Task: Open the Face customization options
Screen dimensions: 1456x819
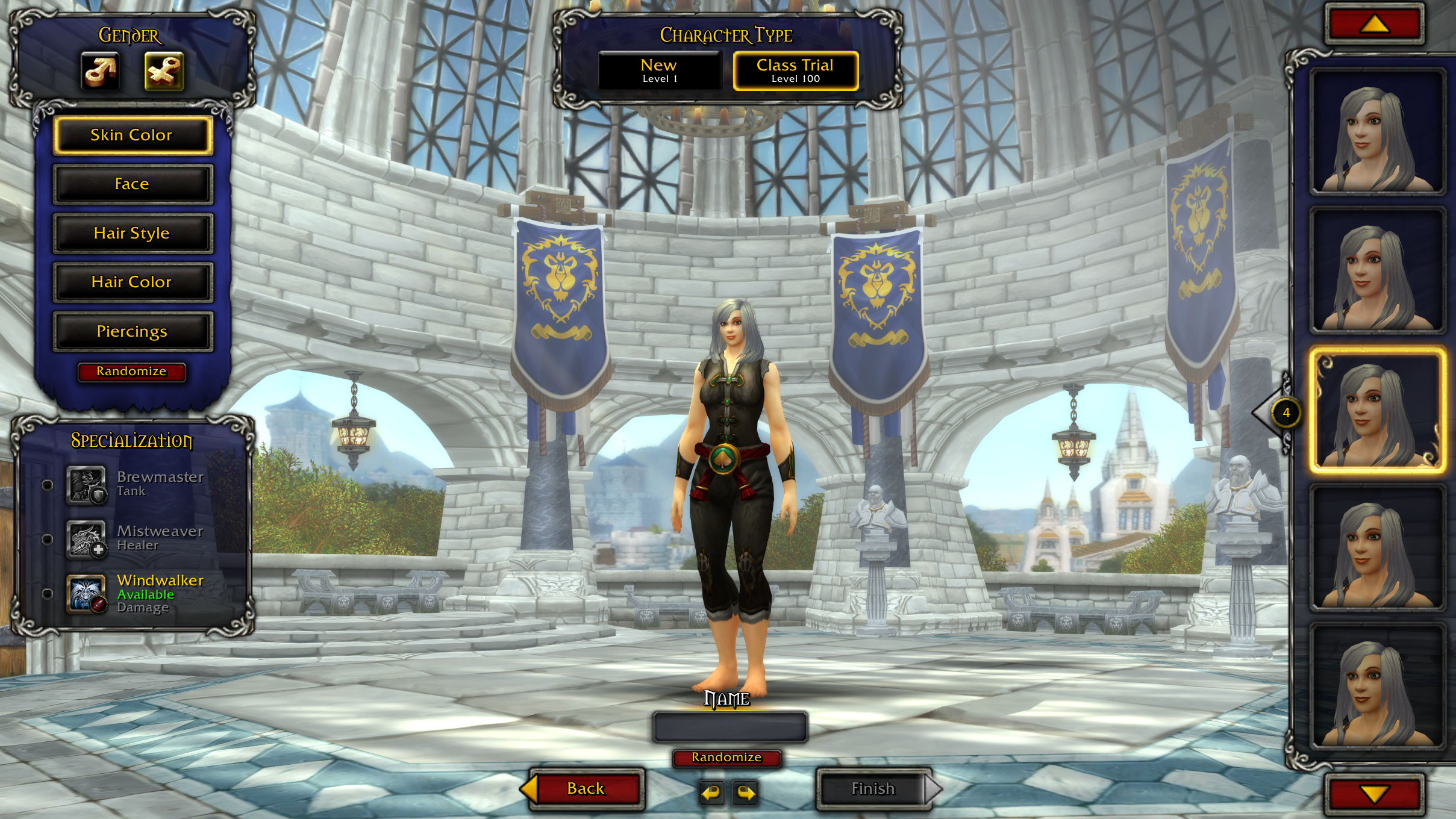Action: pos(133,184)
